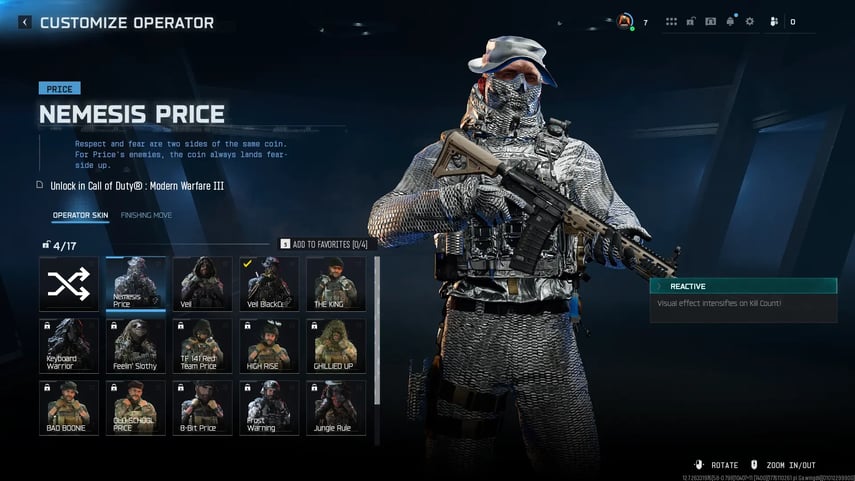Viewport: 855px width, 481px height.
Task: Select the locked Keyboard Warrior skin
Action: (69, 346)
